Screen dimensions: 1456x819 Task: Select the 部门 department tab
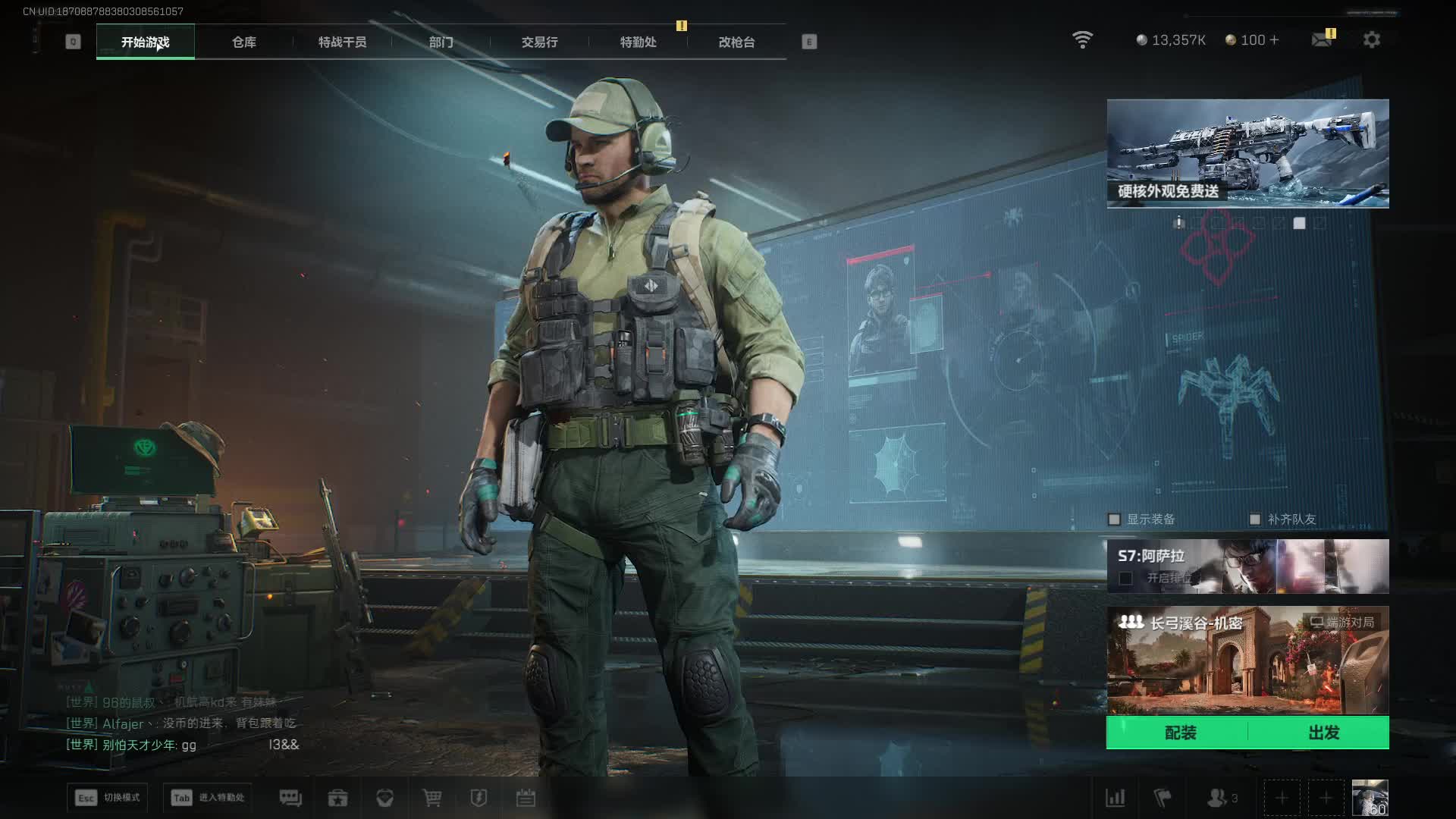tap(441, 42)
